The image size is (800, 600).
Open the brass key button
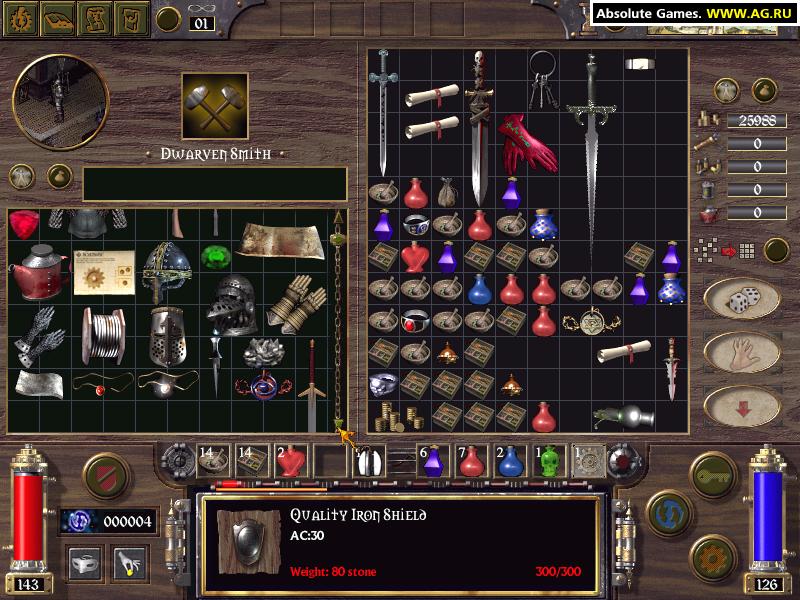coord(714,471)
